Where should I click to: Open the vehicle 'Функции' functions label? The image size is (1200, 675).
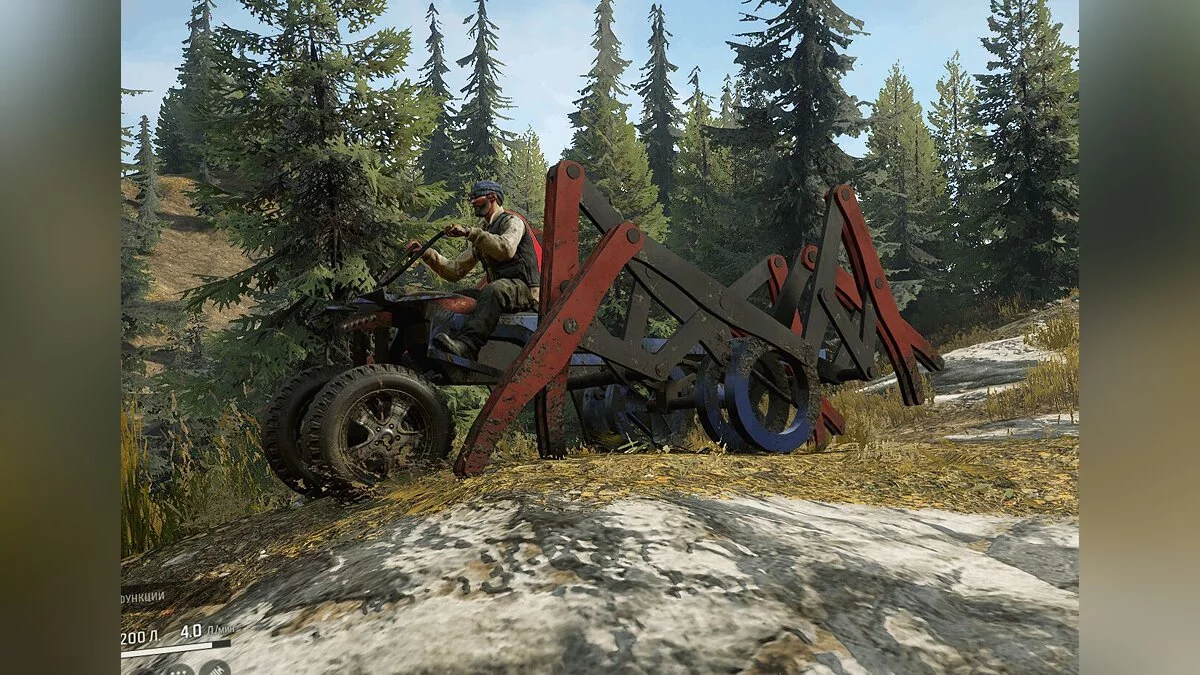(x=142, y=596)
